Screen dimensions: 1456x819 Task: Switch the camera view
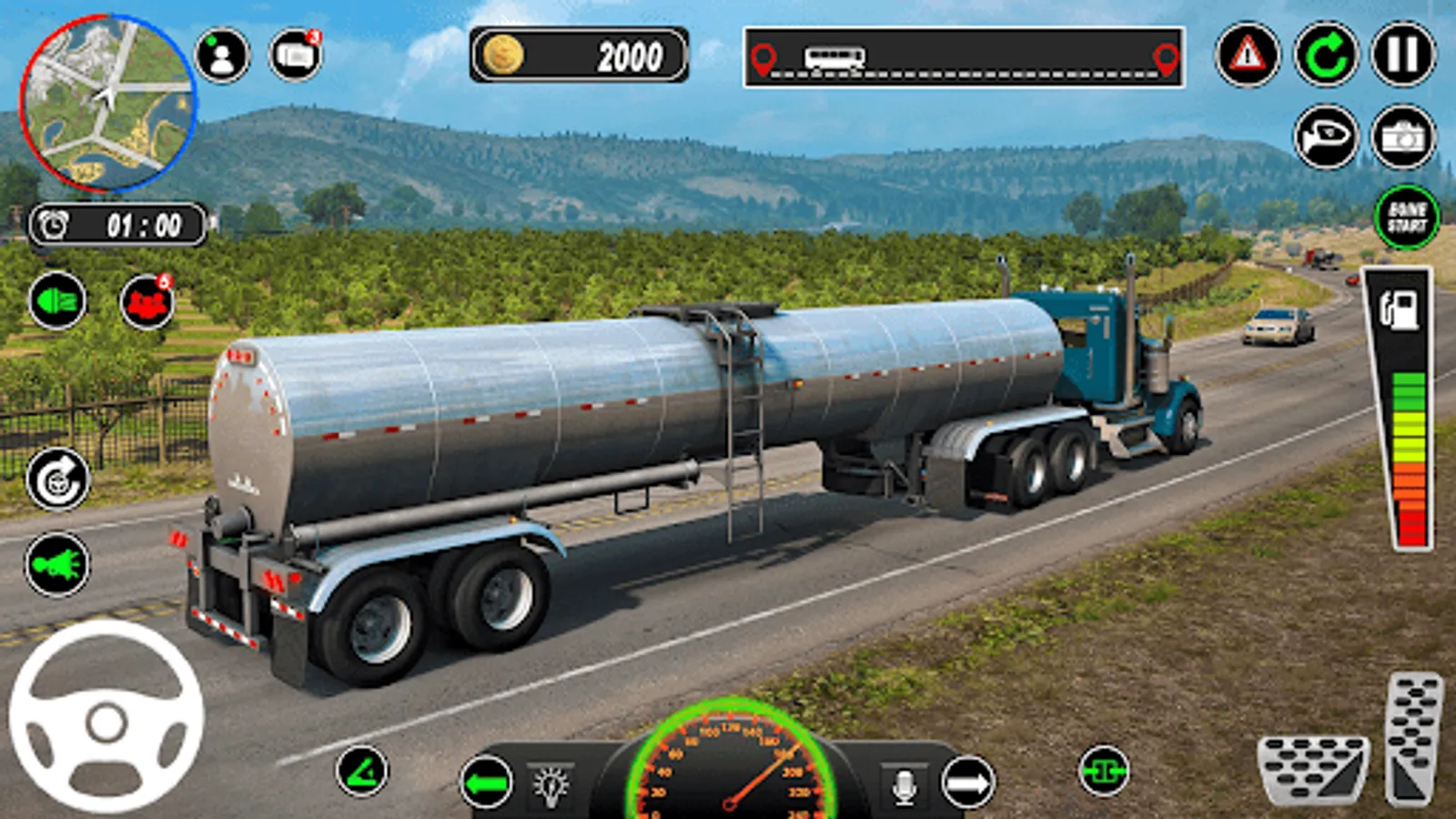(x=1402, y=136)
